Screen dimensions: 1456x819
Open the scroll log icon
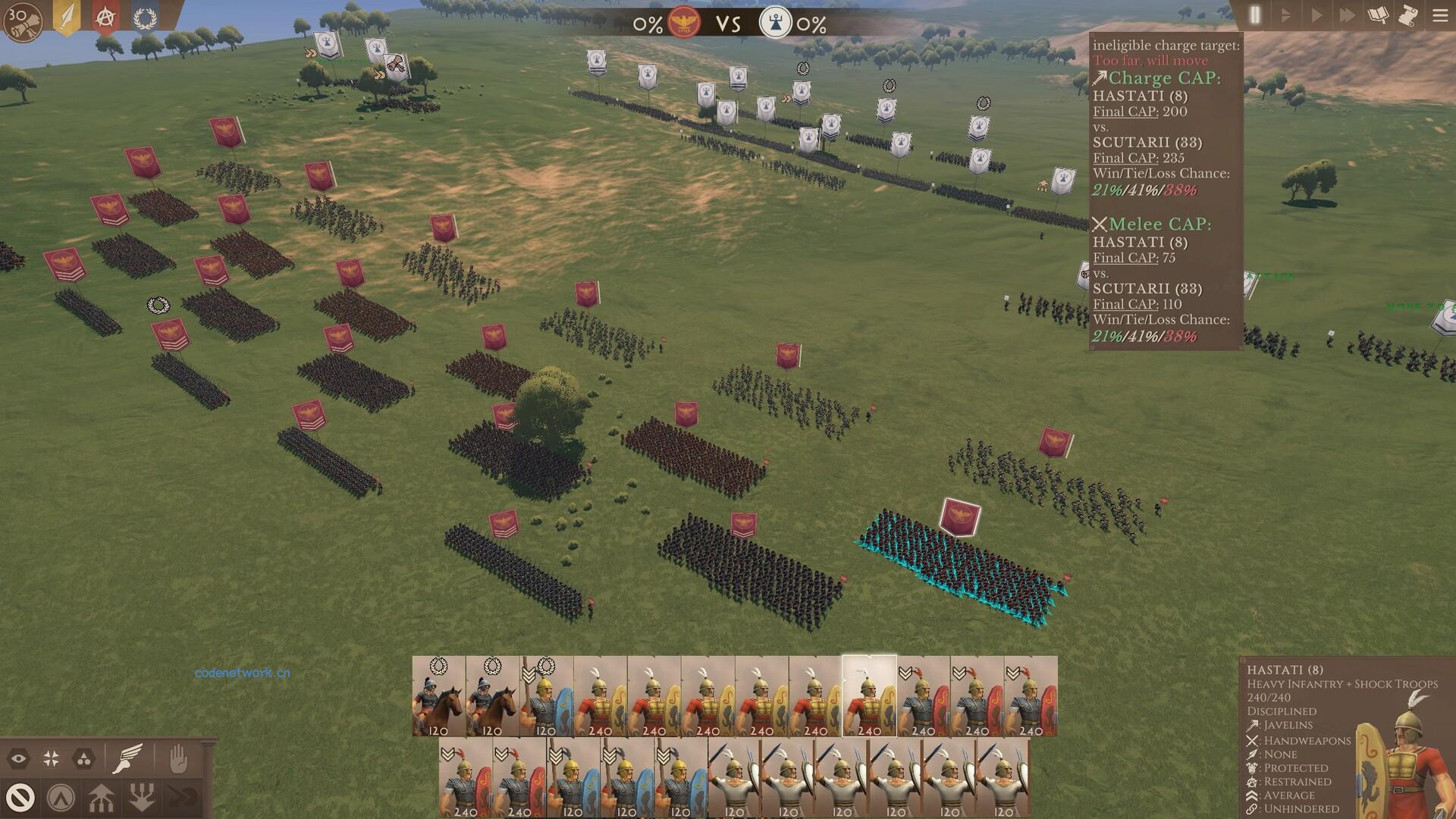tap(1408, 15)
